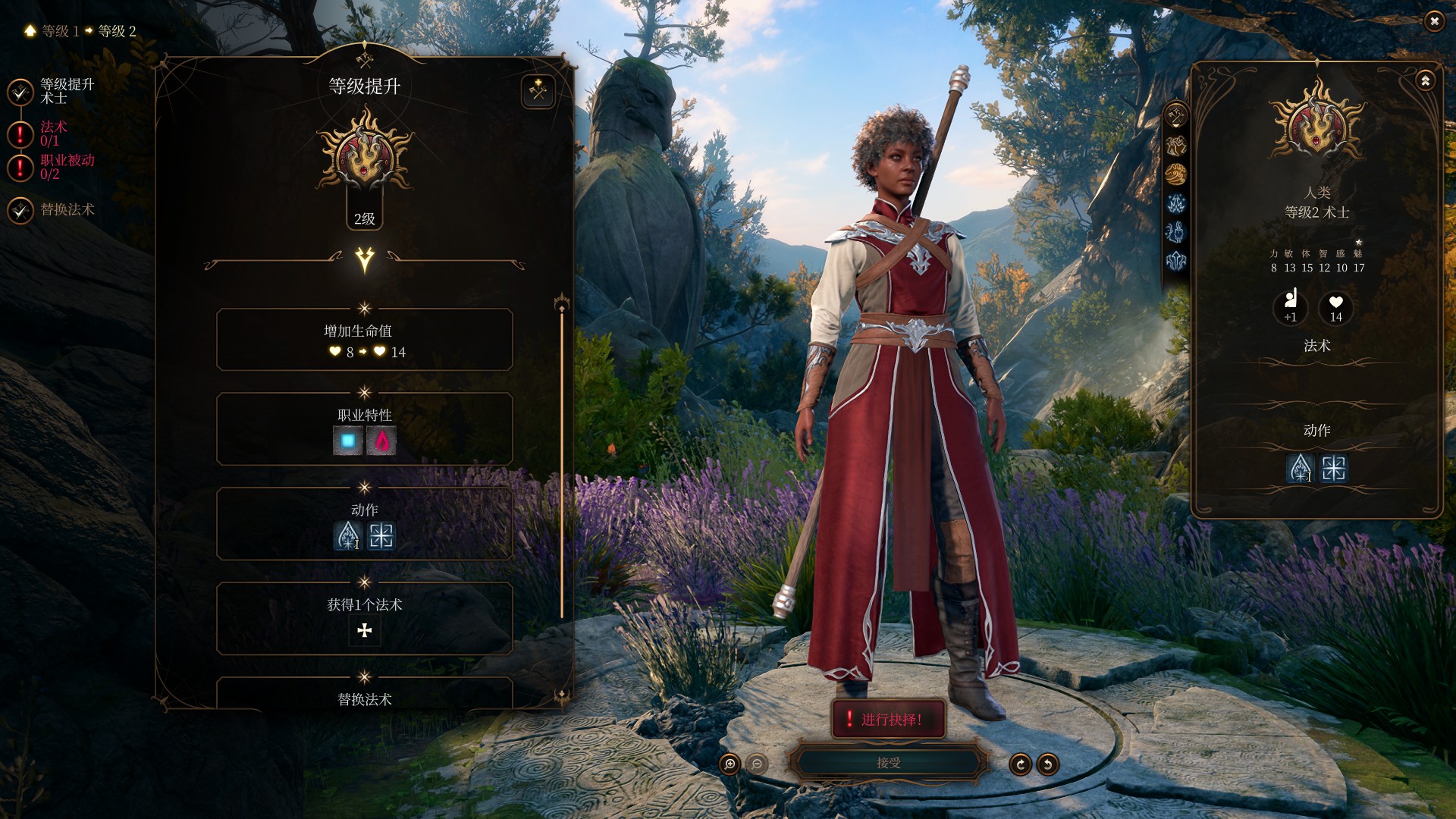Rotate the character counter-clockwise

click(1048, 764)
